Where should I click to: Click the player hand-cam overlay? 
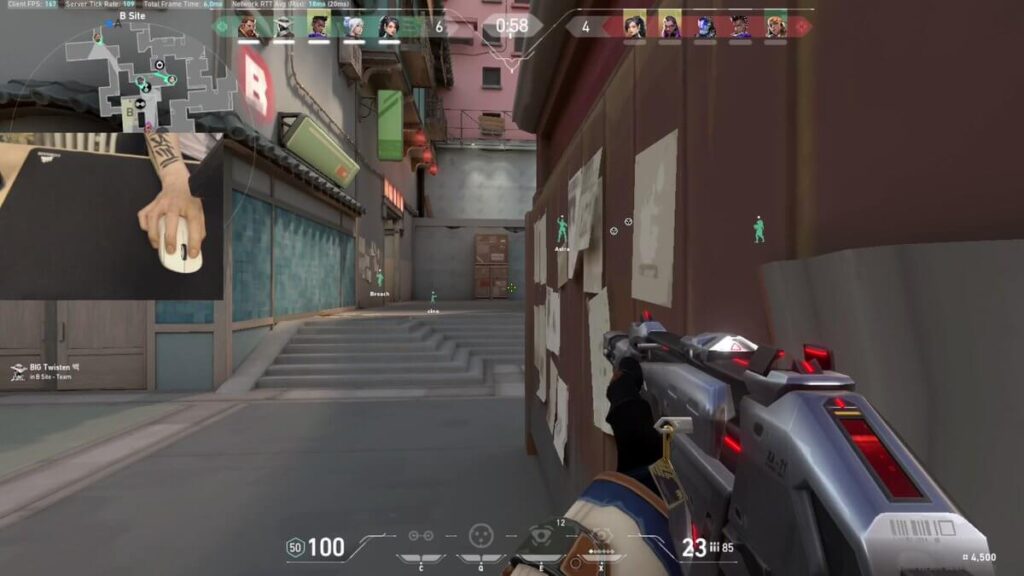point(112,217)
